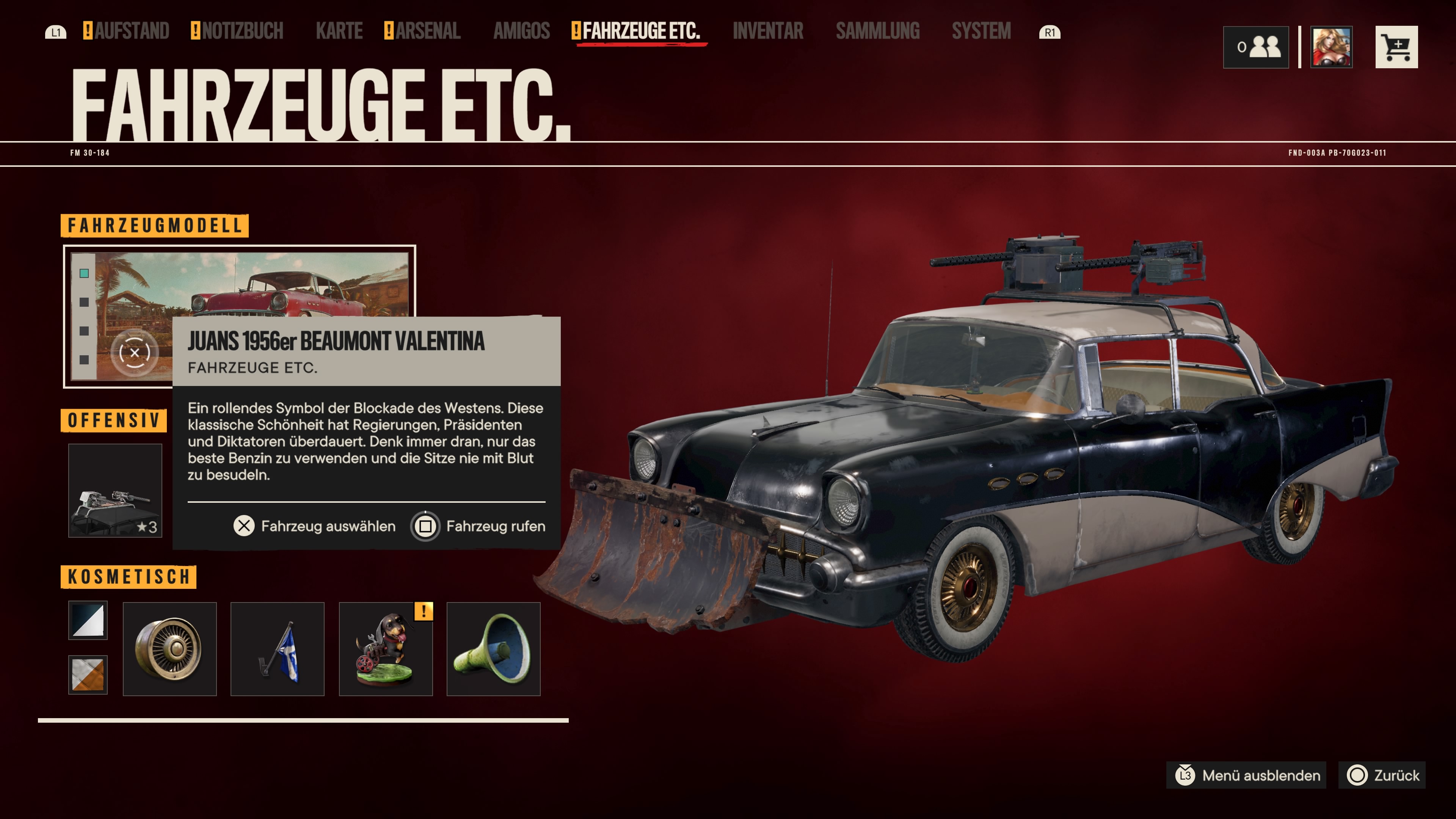
Task: Pick the orange and cream interior swatch
Action: [88, 674]
